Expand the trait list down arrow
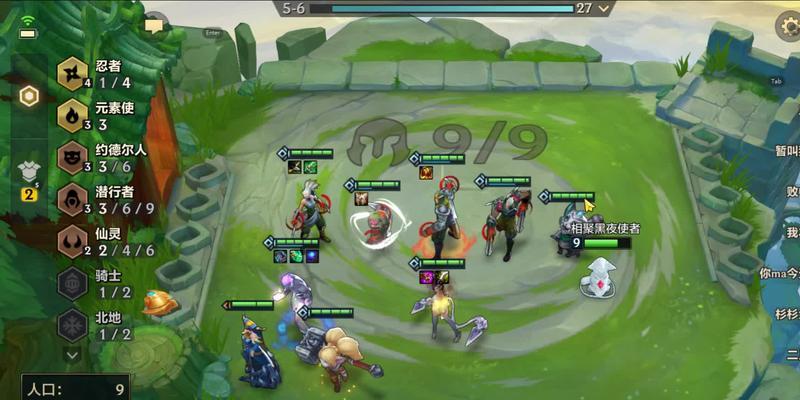The image size is (800, 400). coord(72,354)
